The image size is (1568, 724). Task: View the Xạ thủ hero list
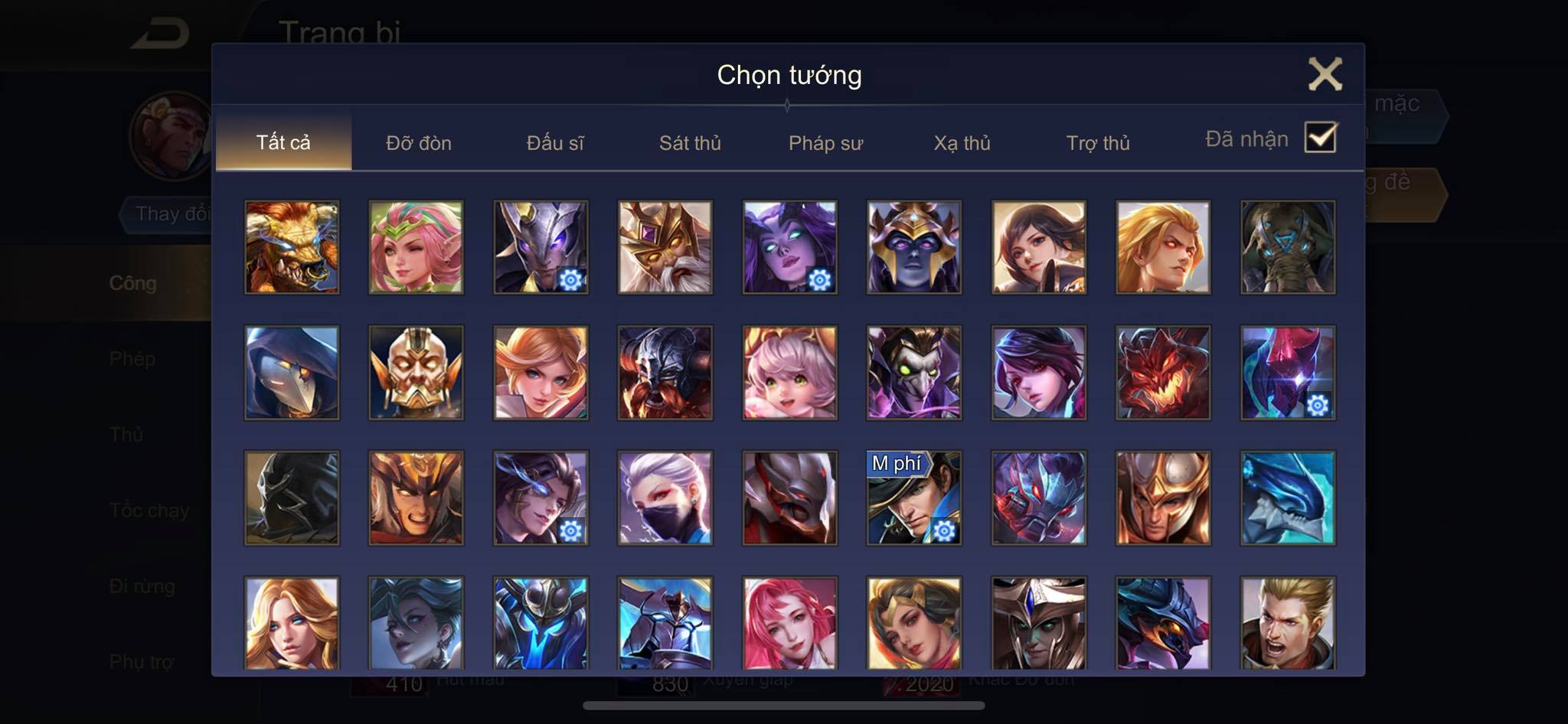(x=962, y=142)
